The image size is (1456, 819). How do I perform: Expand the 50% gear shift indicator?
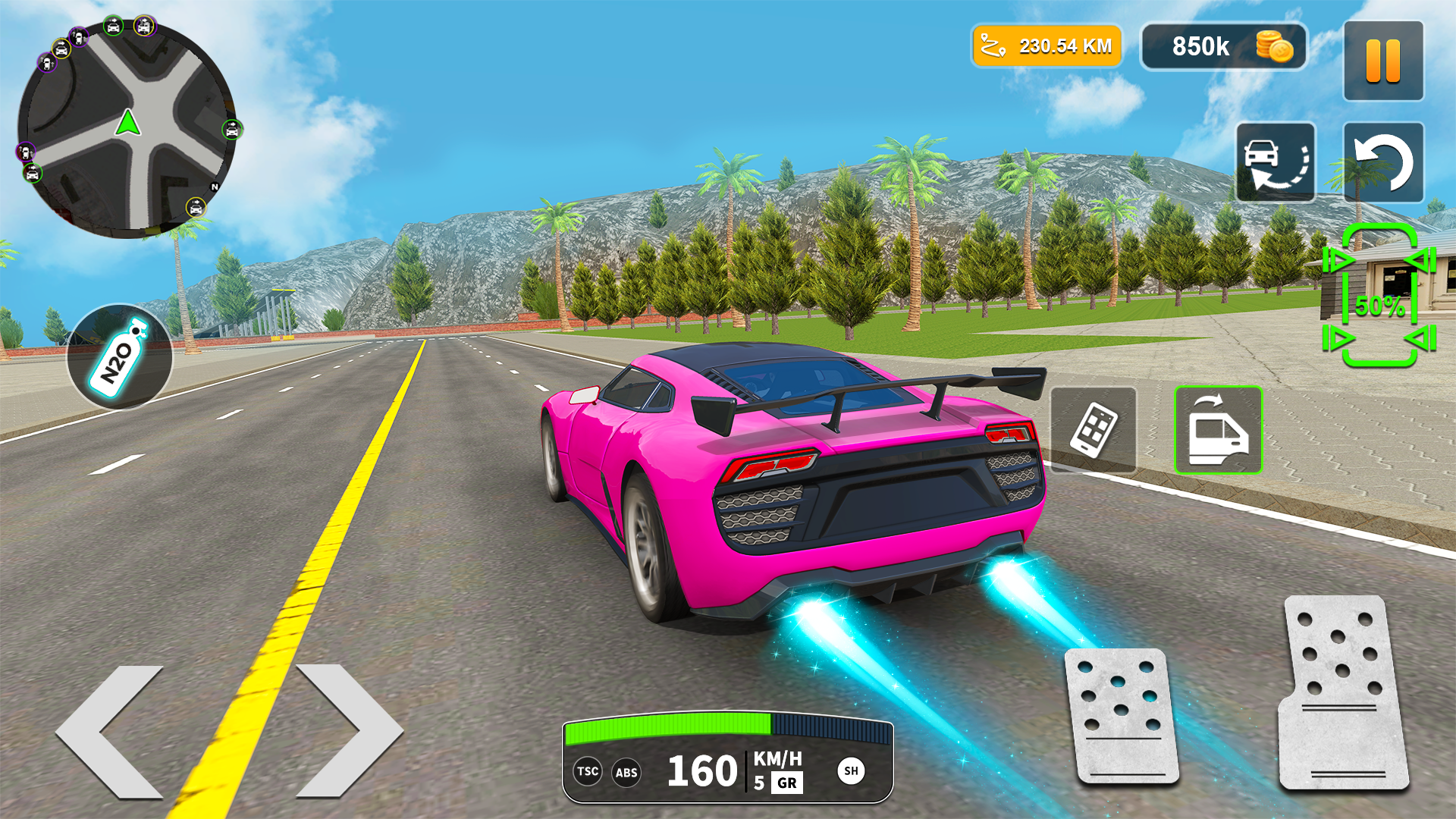(1380, 306)
